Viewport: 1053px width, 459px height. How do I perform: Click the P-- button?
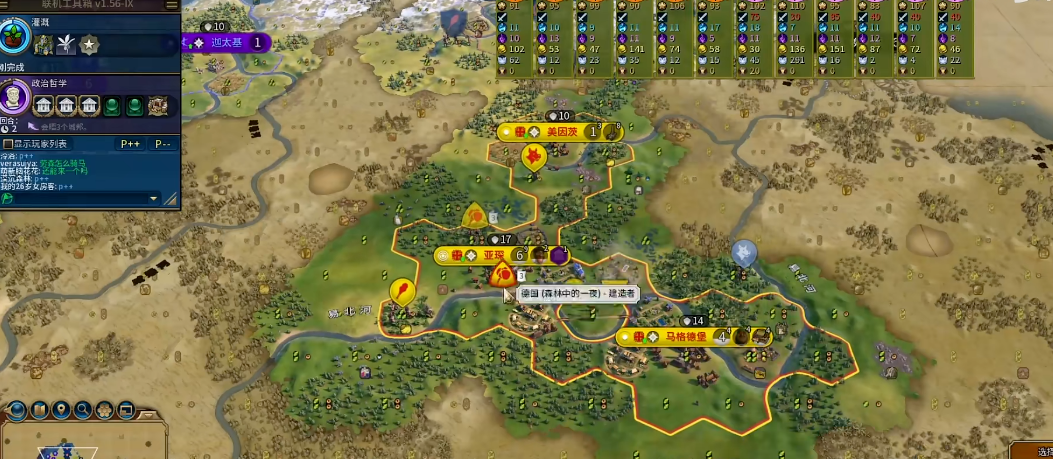coord(163,144)
